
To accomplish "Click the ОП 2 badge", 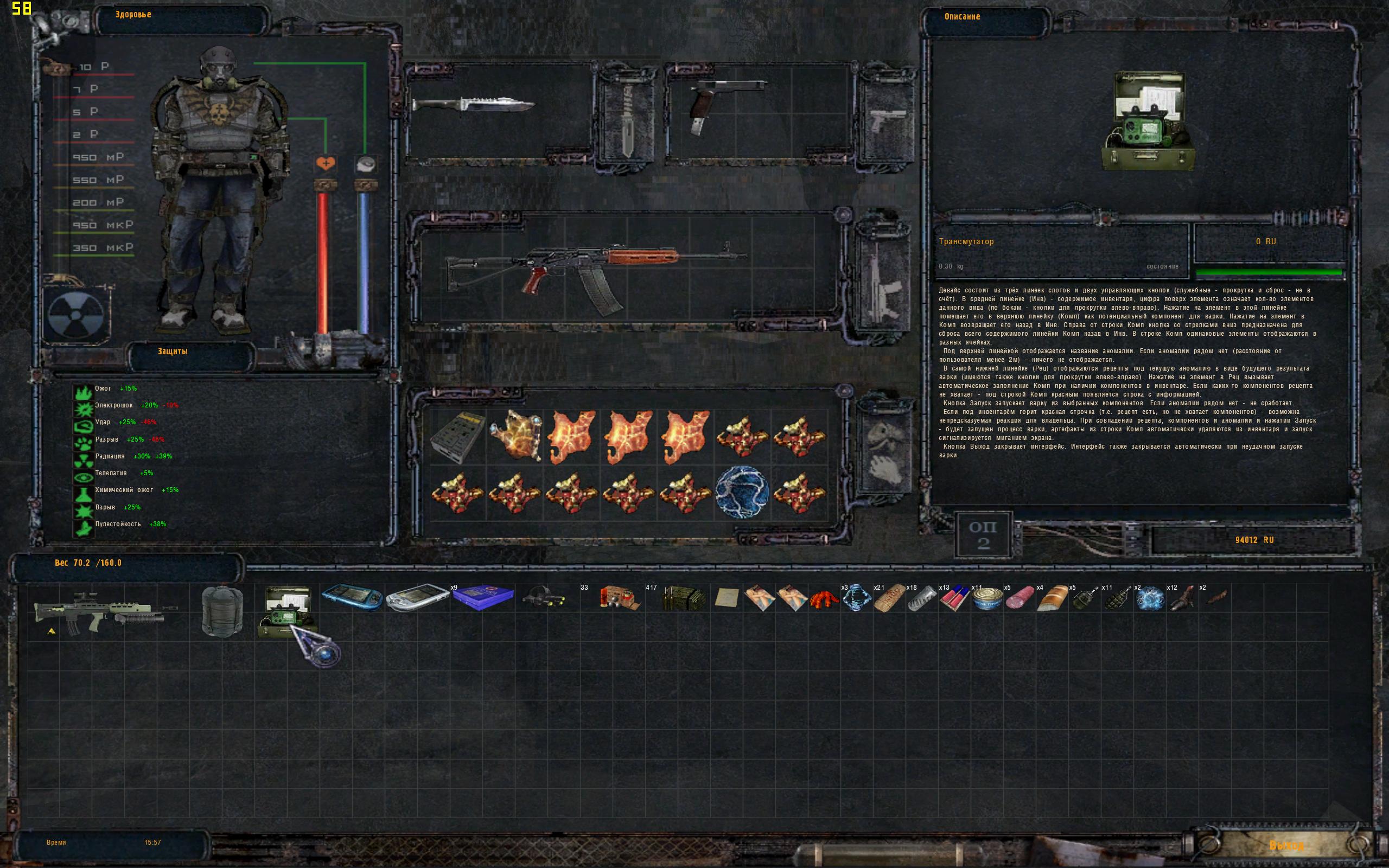I will pyautogui.click(x=983, y=534).
